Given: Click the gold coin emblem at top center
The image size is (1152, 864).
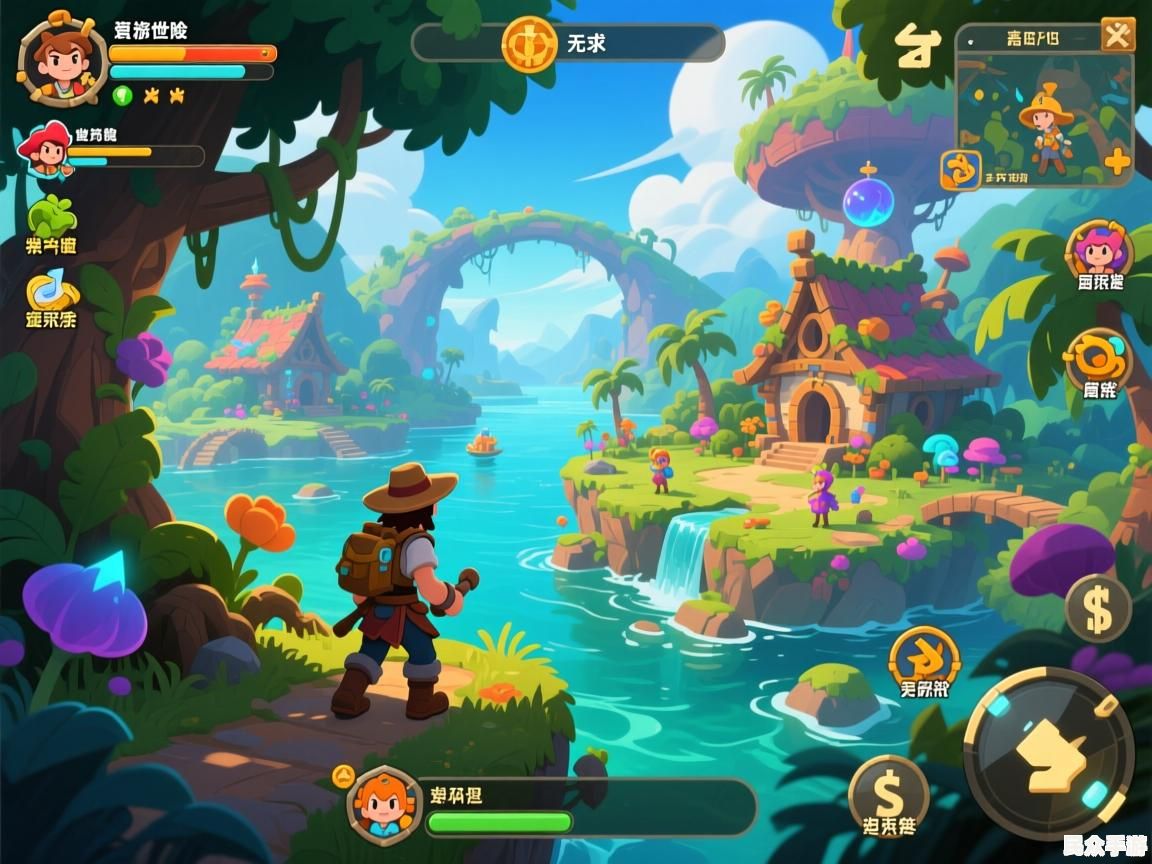Looking at the screenshot, I should (x=529, y=44).
